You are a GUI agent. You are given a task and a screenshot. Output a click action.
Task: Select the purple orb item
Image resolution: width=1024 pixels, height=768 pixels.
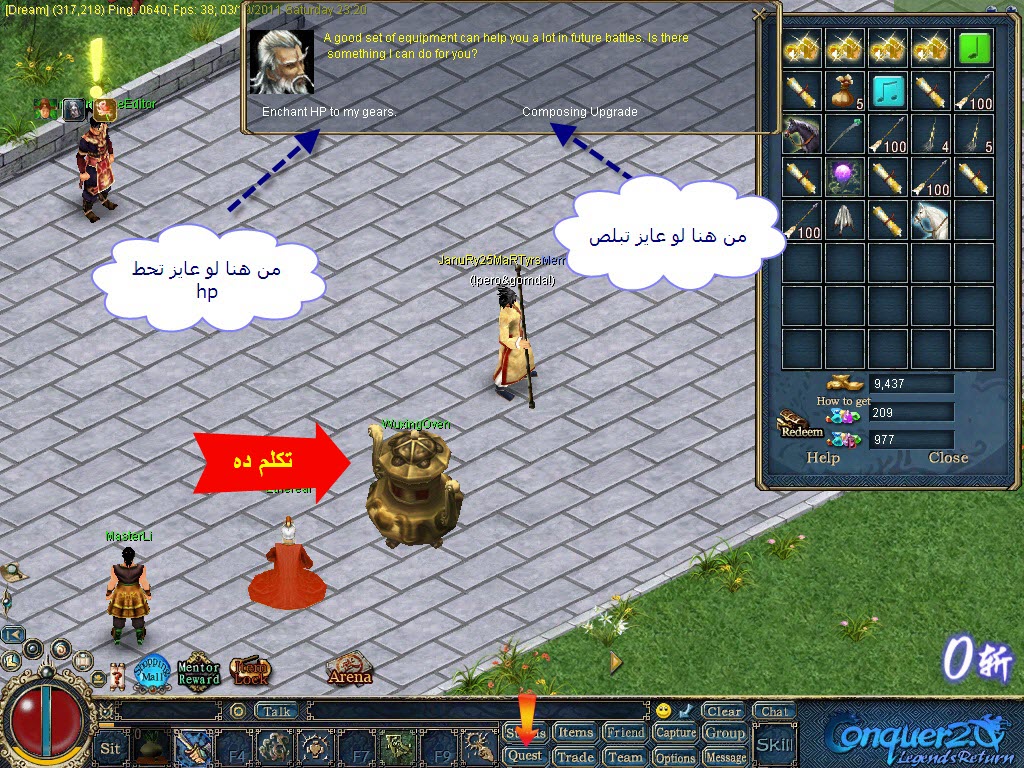845,177
